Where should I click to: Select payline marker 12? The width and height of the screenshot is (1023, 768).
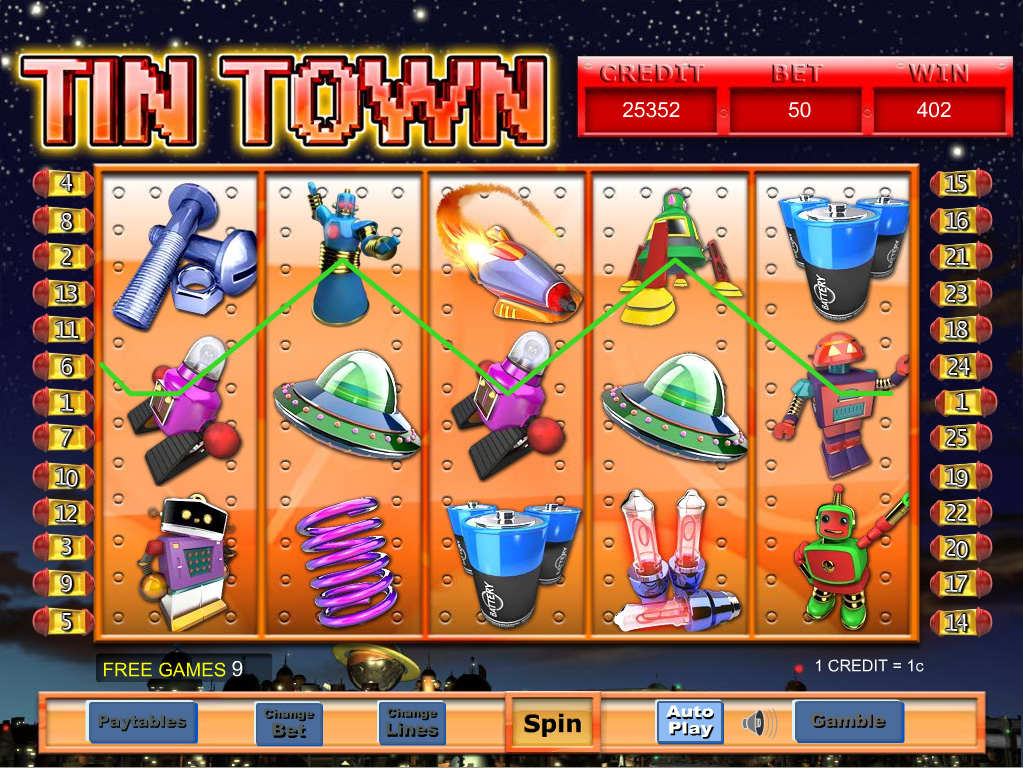pyautogui.click(x=66, y=513)
